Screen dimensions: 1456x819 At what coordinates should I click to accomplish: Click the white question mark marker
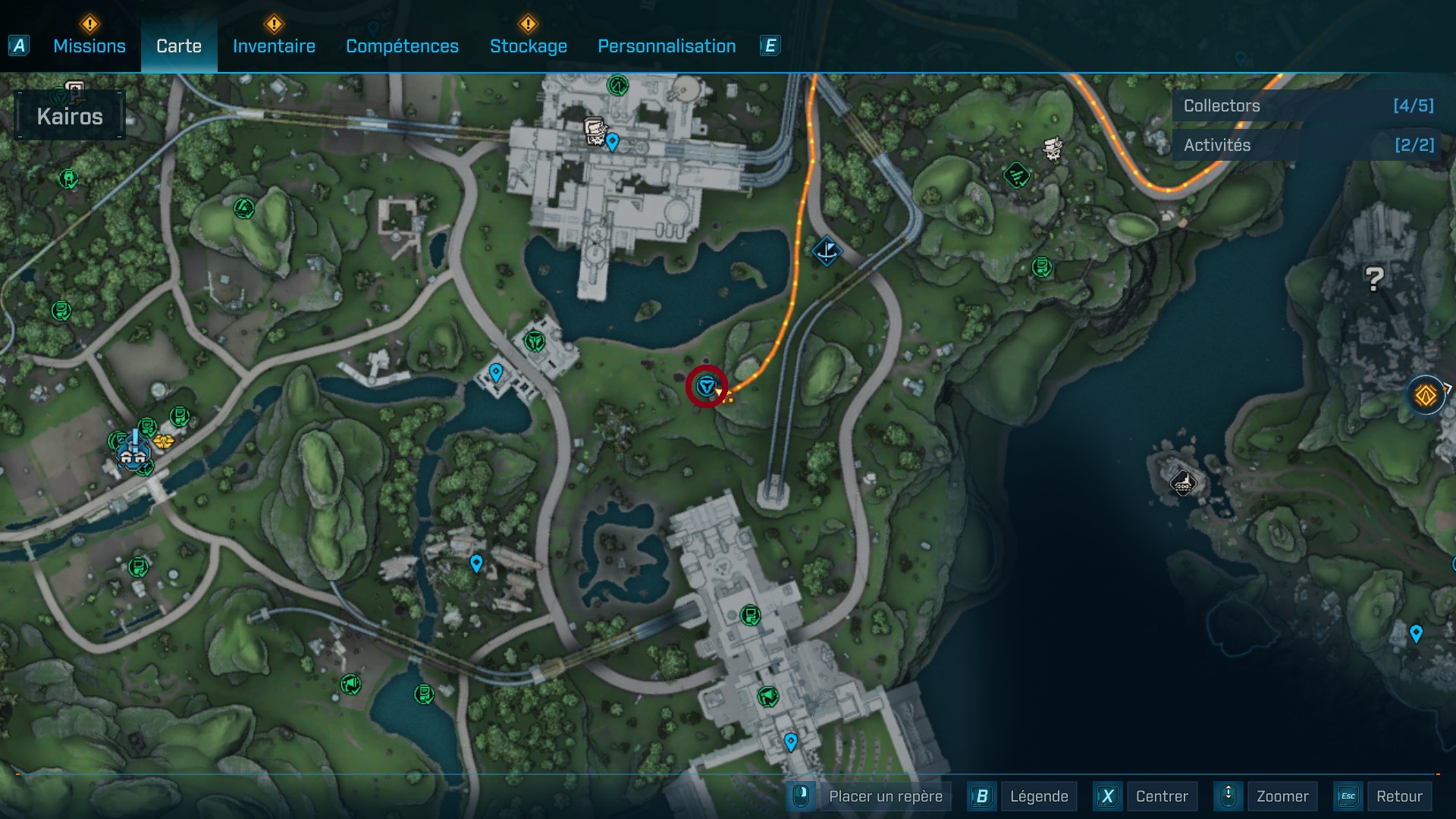click(1374, 279)
